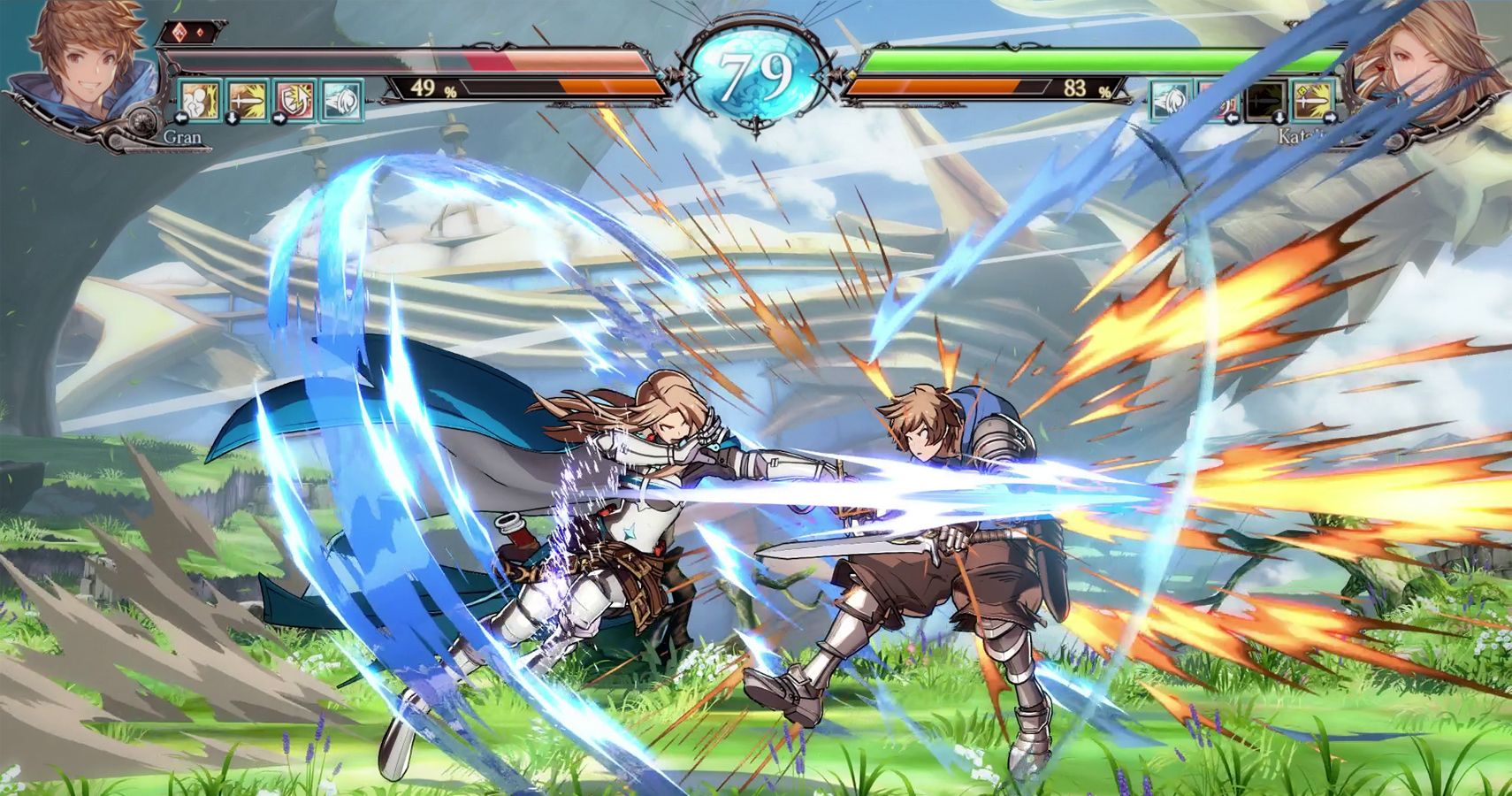Expand the left arrow indicator under Katalina's skills
Viewport: 1512px width, 796px height.
tap(1232, 118)
